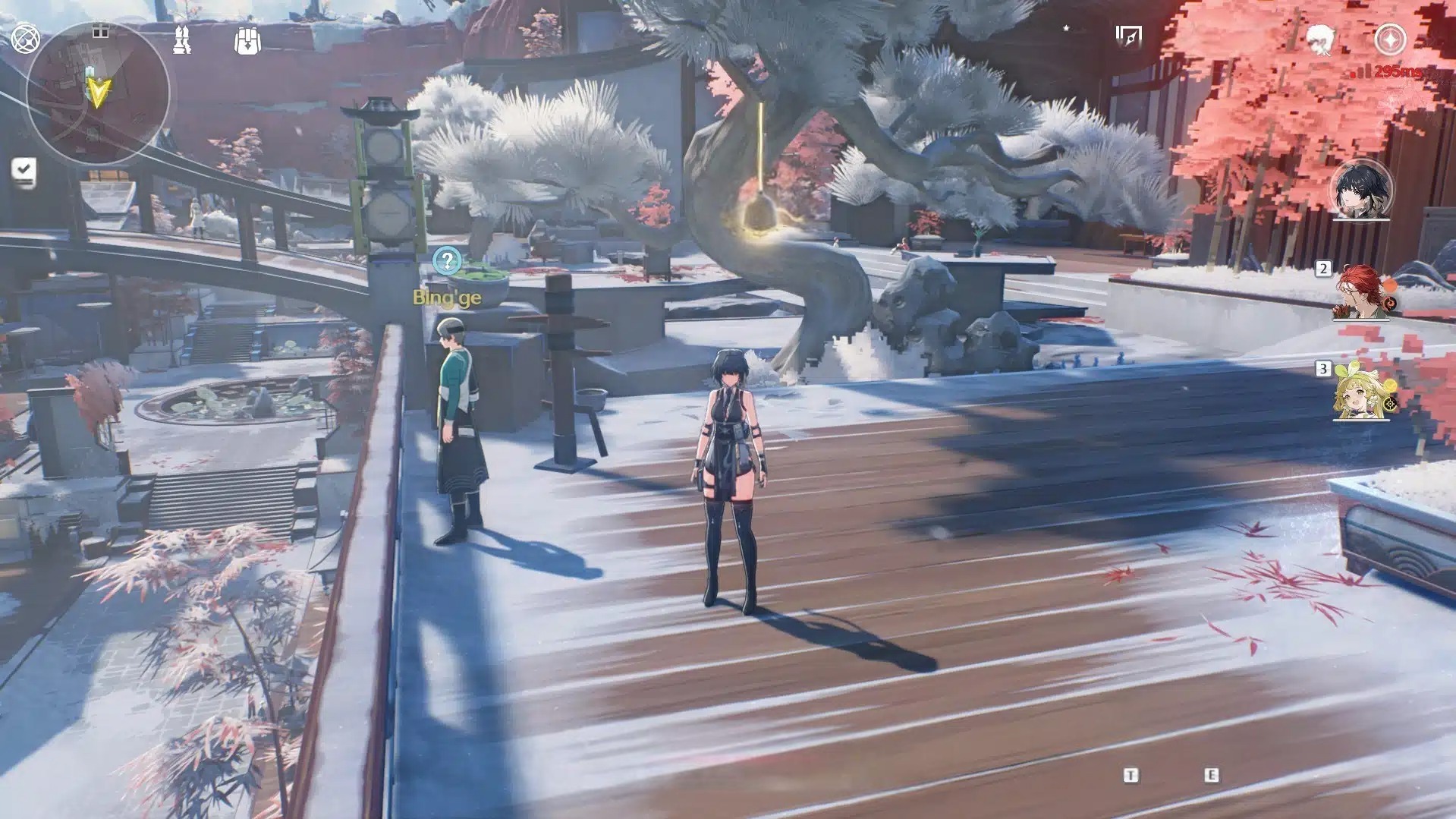Screen dimensions: 1456x819
Task: Open the quest checklist icon
Action: (24, 170)
